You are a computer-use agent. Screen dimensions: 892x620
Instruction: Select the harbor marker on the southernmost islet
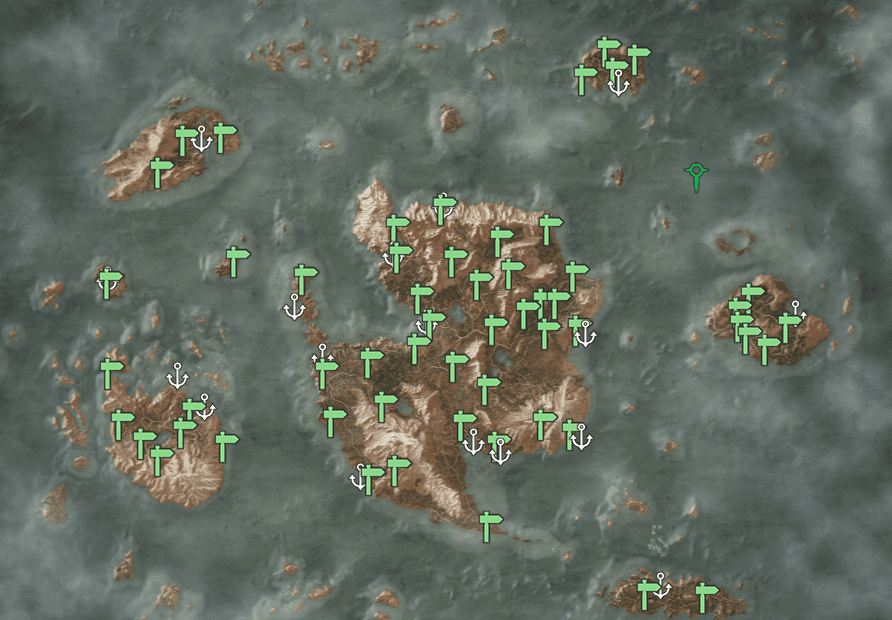tap(660, 586)
